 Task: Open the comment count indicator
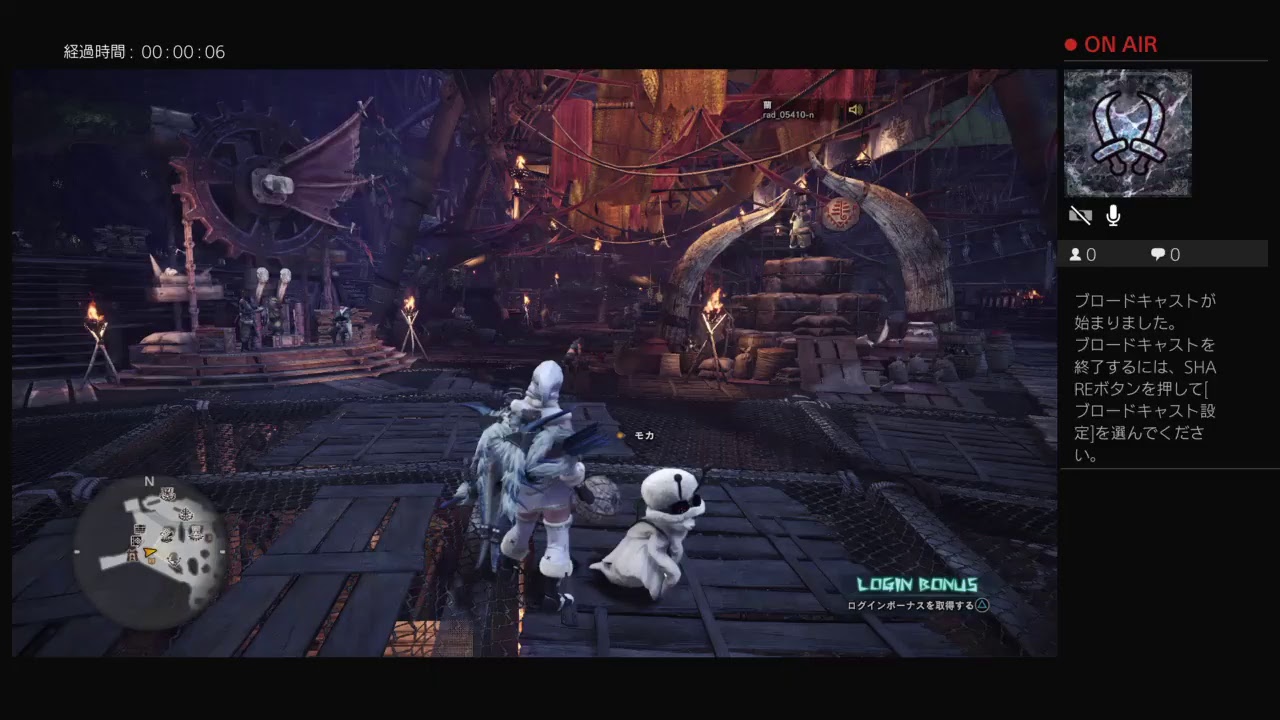tap(1165, 255)
